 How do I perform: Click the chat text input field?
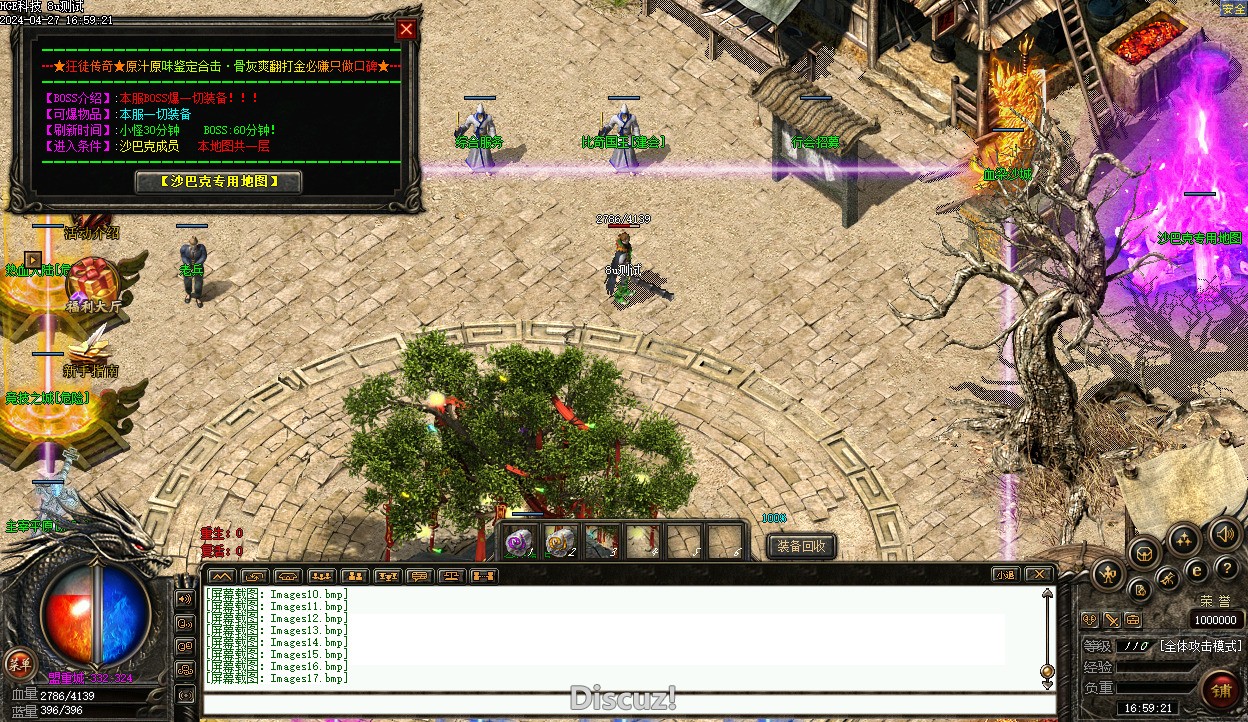coord(628,703)
